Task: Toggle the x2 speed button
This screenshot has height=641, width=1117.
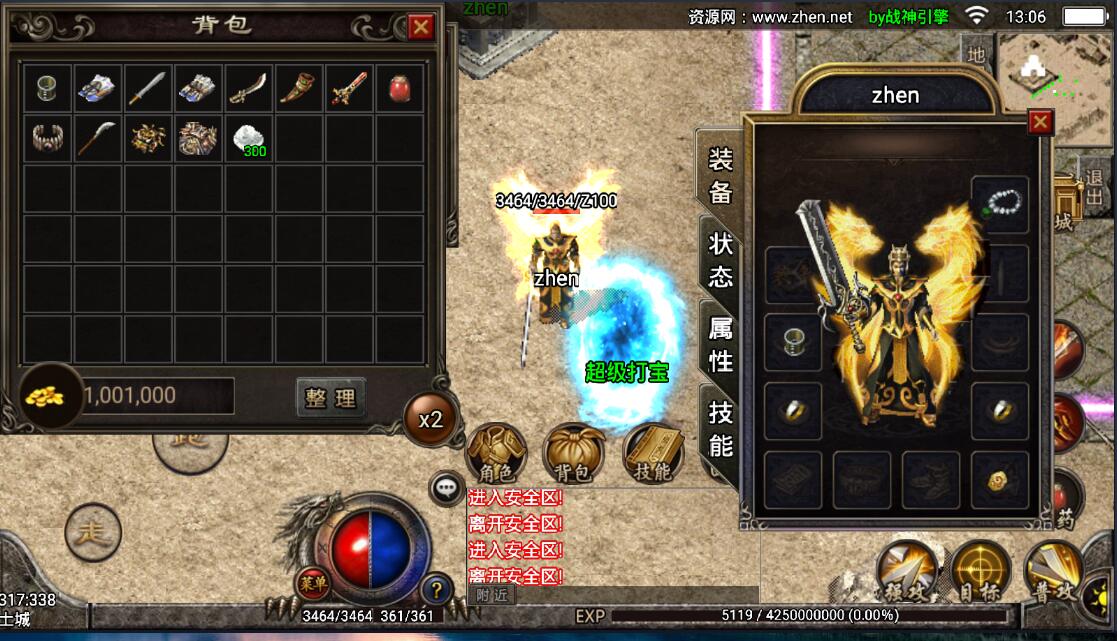Action: tap(431, 419)
